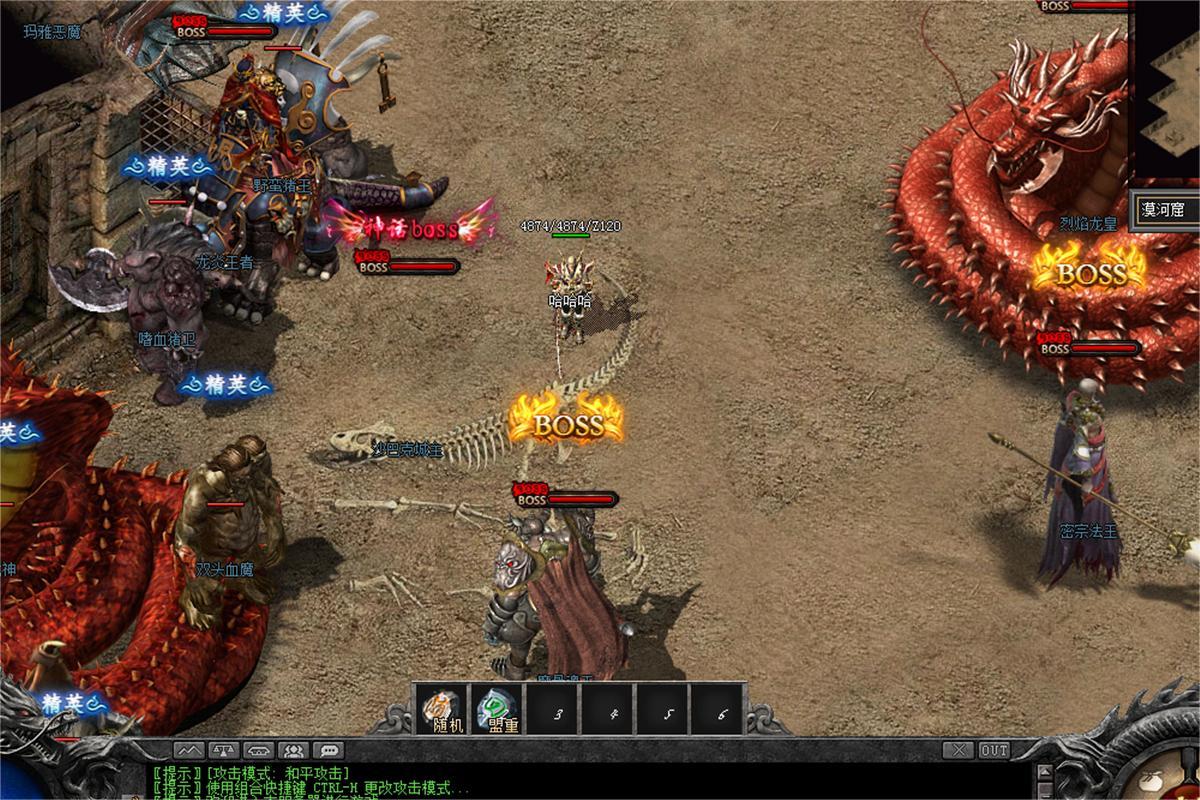Use the 随机 random teleport item
The height and width of the screenshot is (800, 1200).
[x=441, y=709]
